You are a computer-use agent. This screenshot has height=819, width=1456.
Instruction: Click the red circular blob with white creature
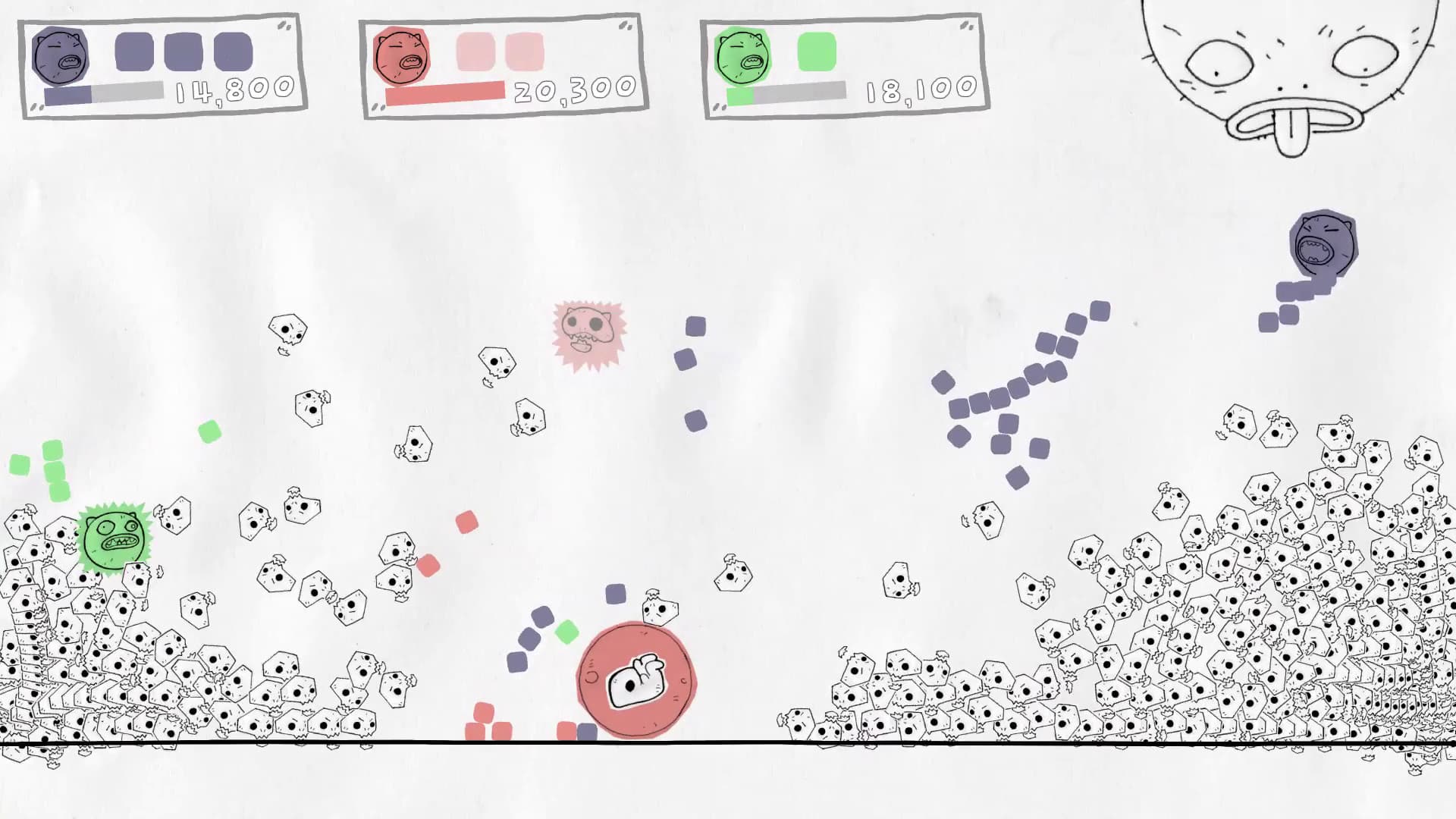pos(635,679)
